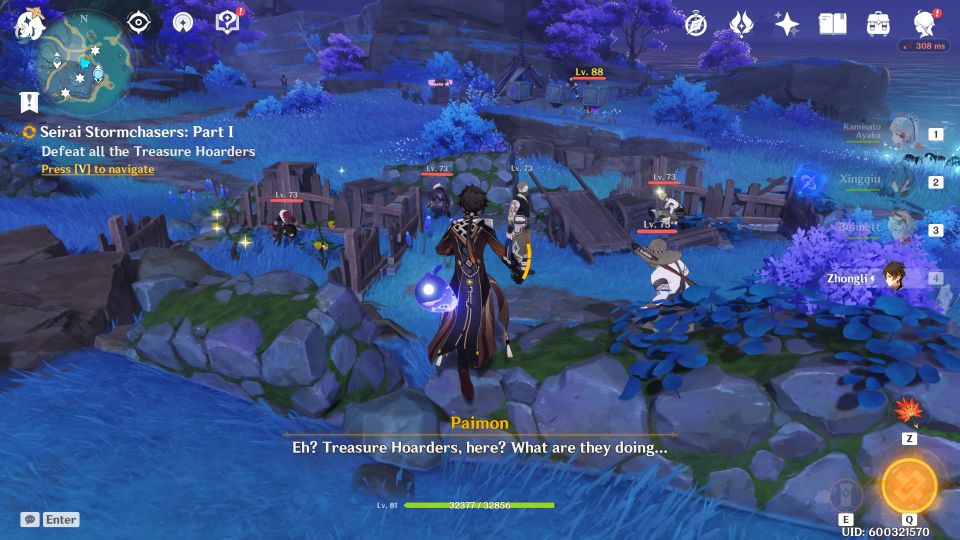Image resolution: width=960 pixels, height=540 pixels.
Task: Open the Adventurer Handbook book icon
Action: click(x=832, y=24)
